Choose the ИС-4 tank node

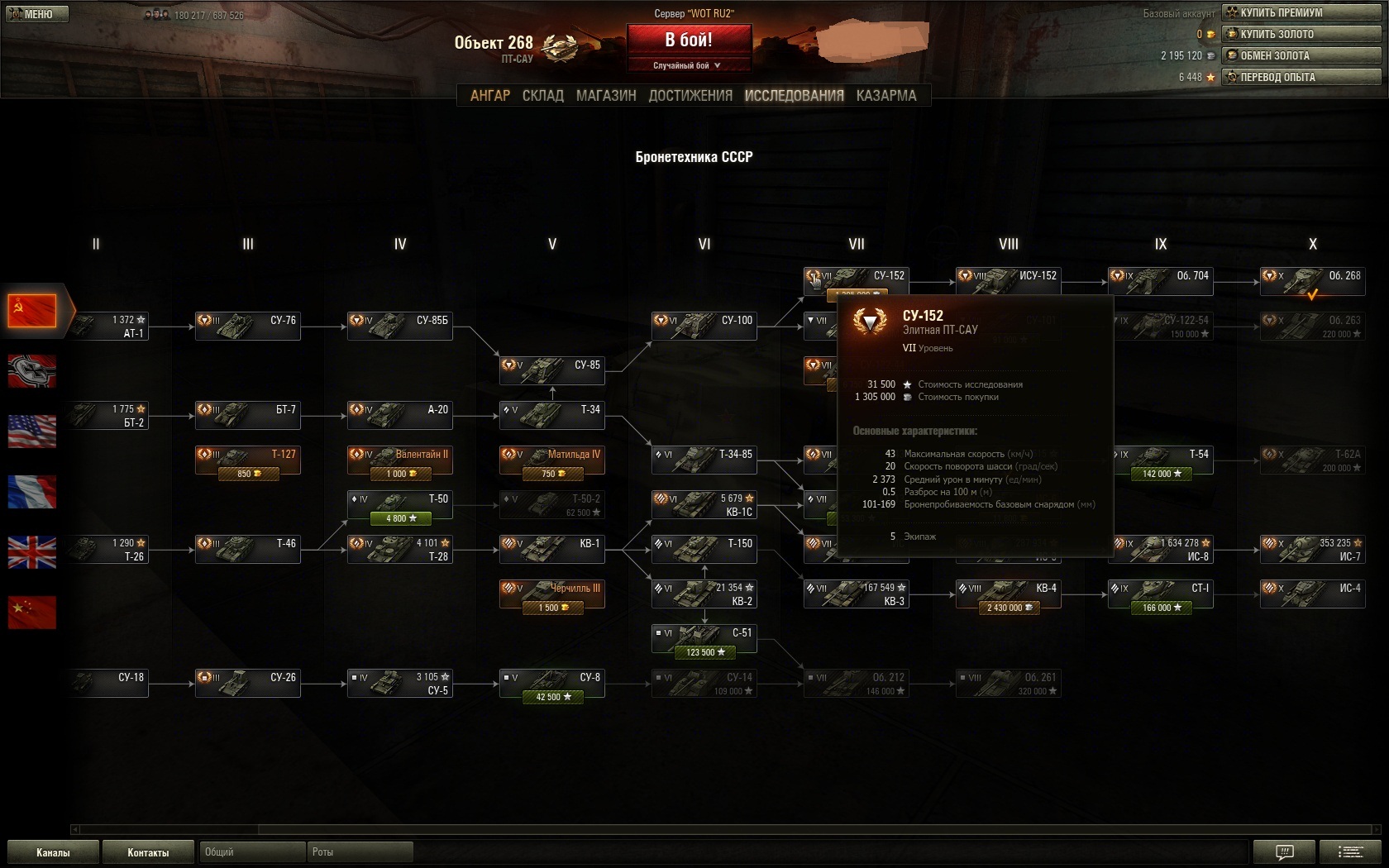click(x=1313, y=593)
